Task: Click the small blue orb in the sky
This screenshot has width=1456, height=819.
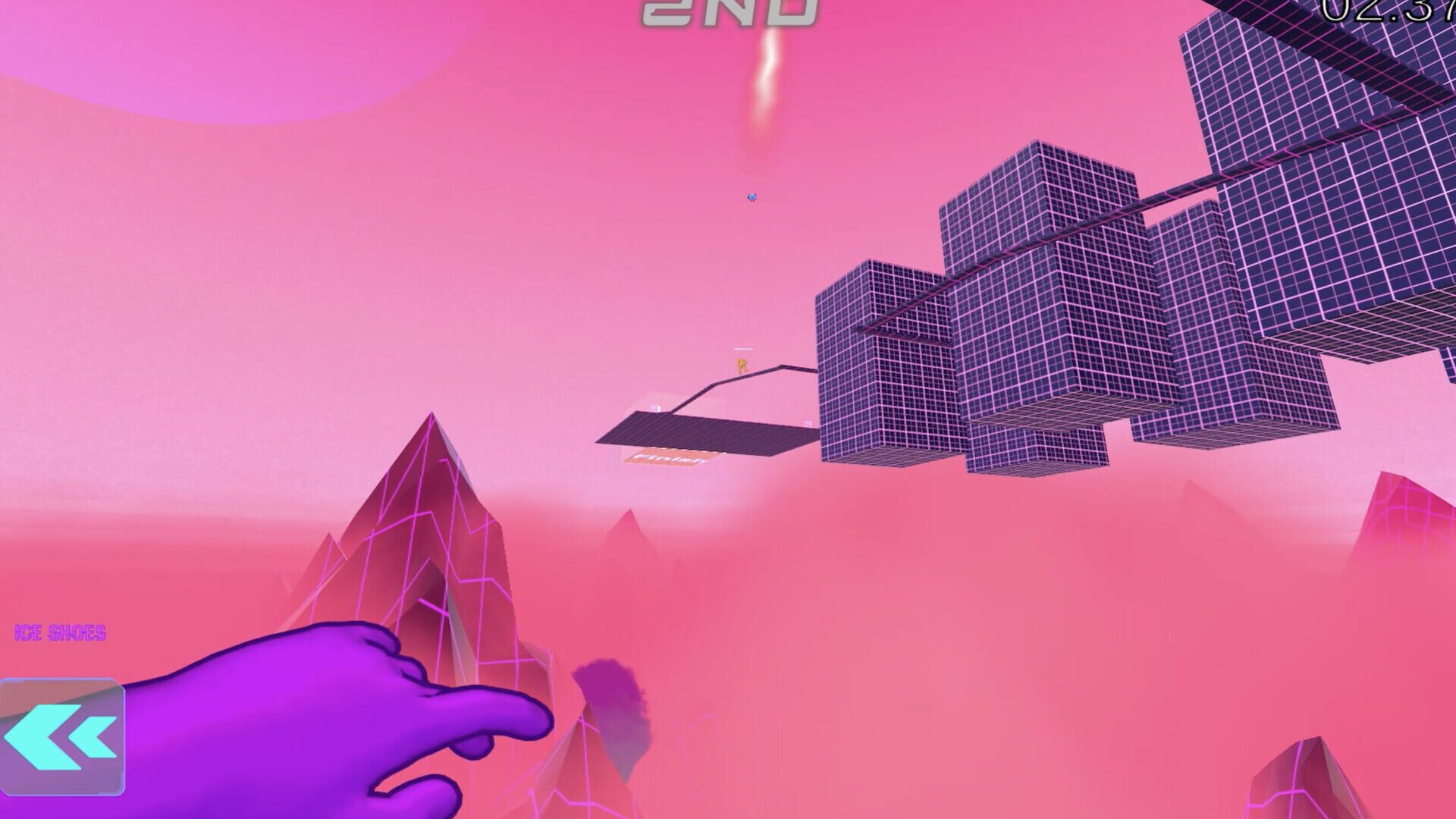Action: [751, 196]
